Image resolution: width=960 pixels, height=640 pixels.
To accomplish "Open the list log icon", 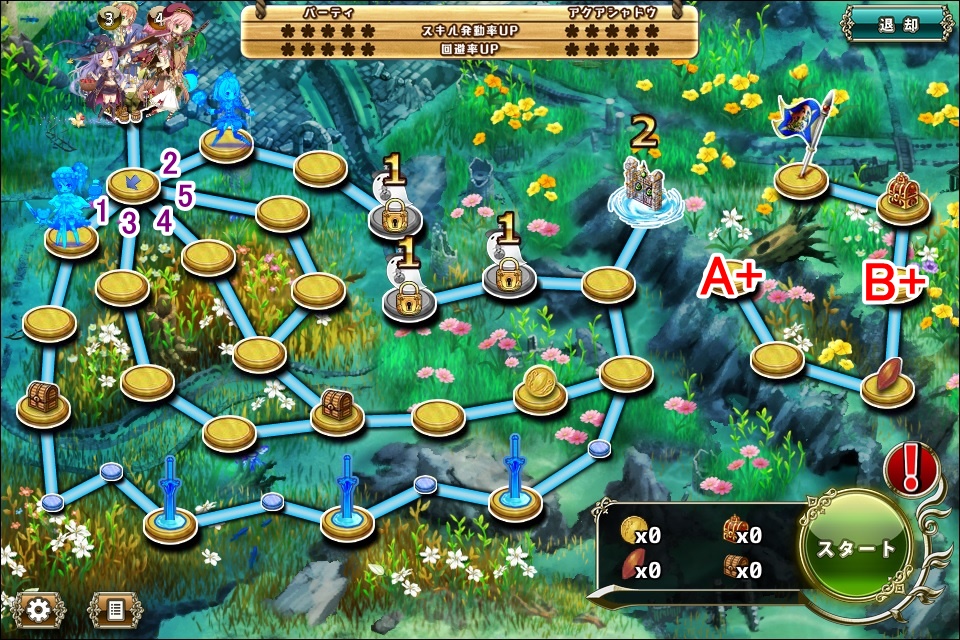I will point(115,607).
